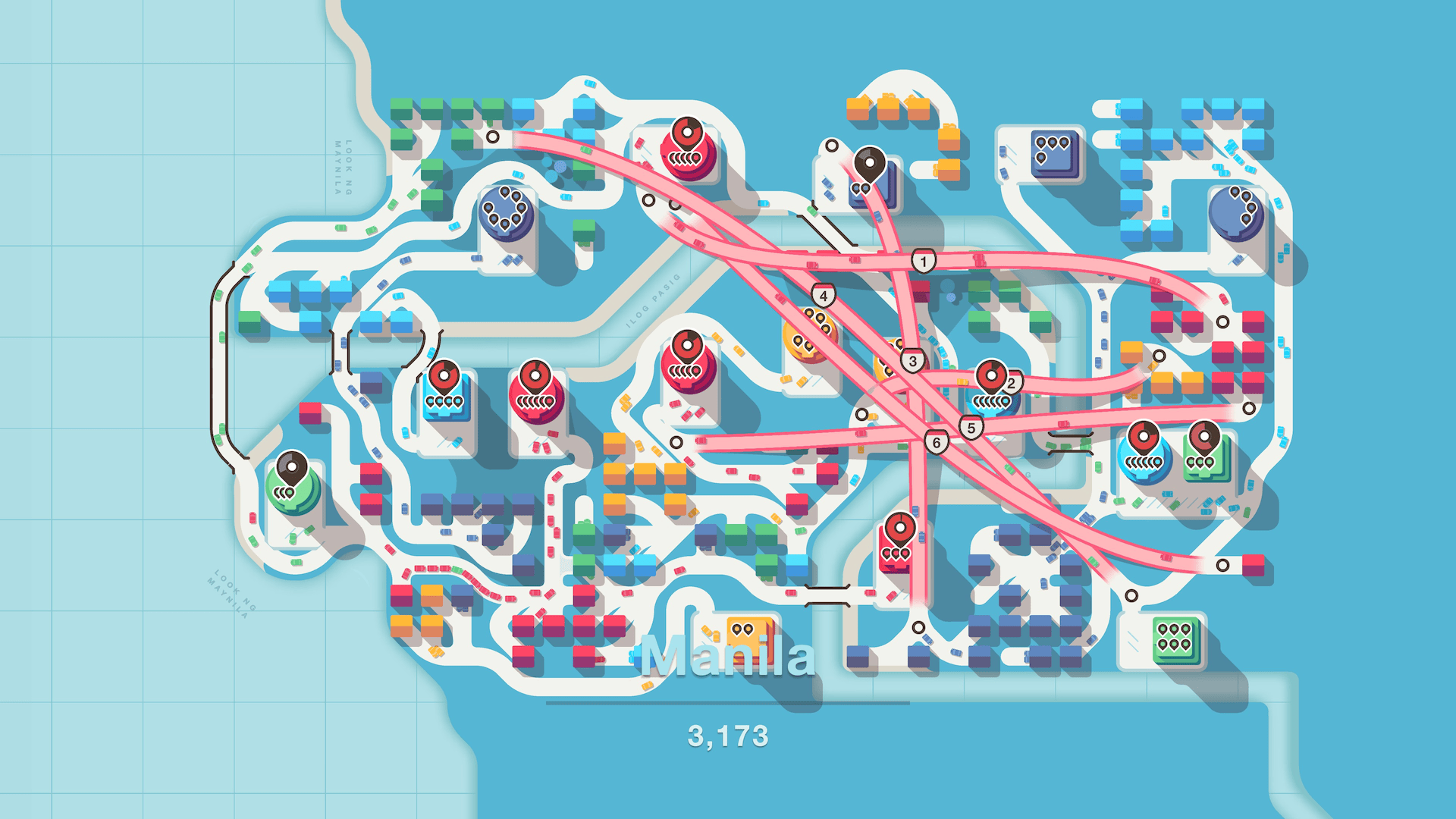Expand highway badge 5 at the interchange
1456x819 pixels.
(971, 427)
